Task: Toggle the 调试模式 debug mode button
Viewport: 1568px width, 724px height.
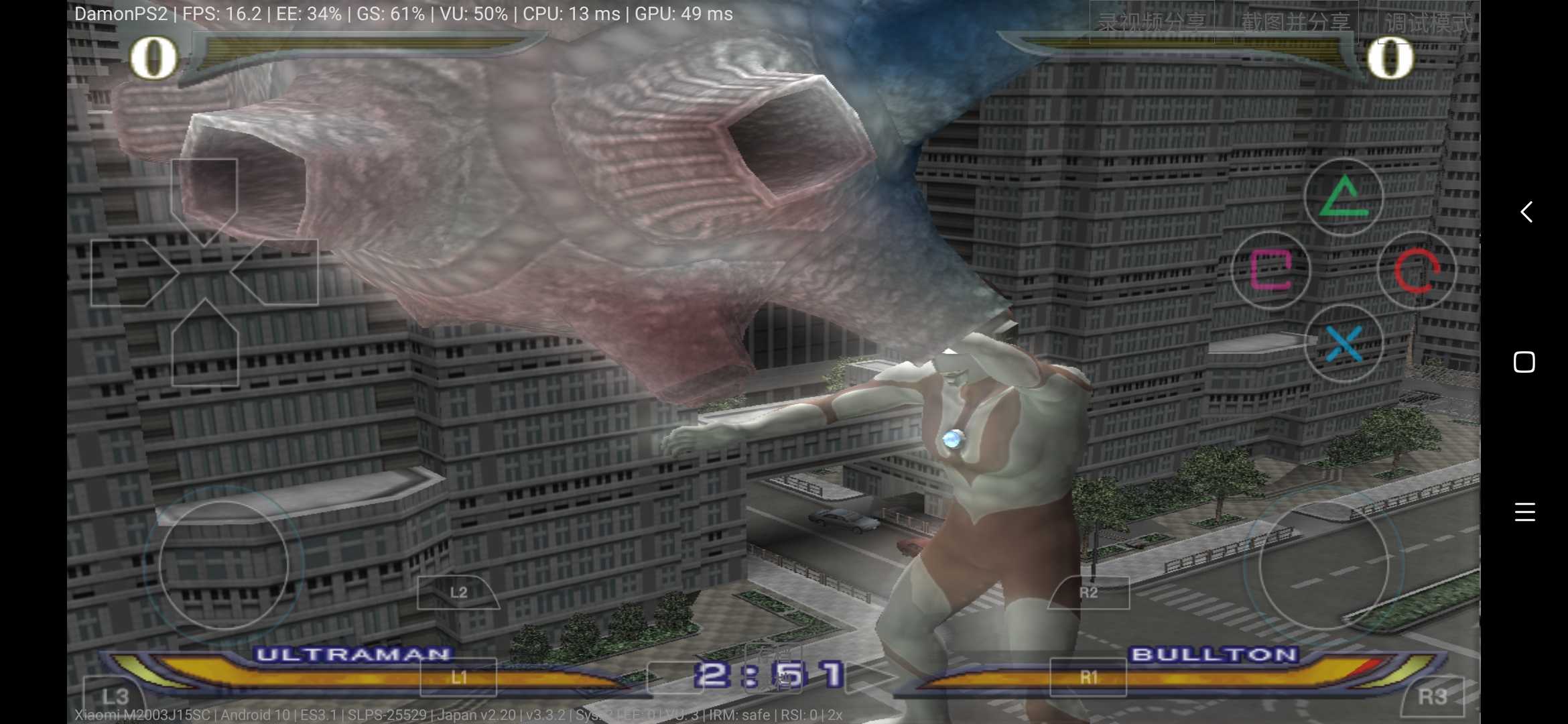Action: [1427, 23]
